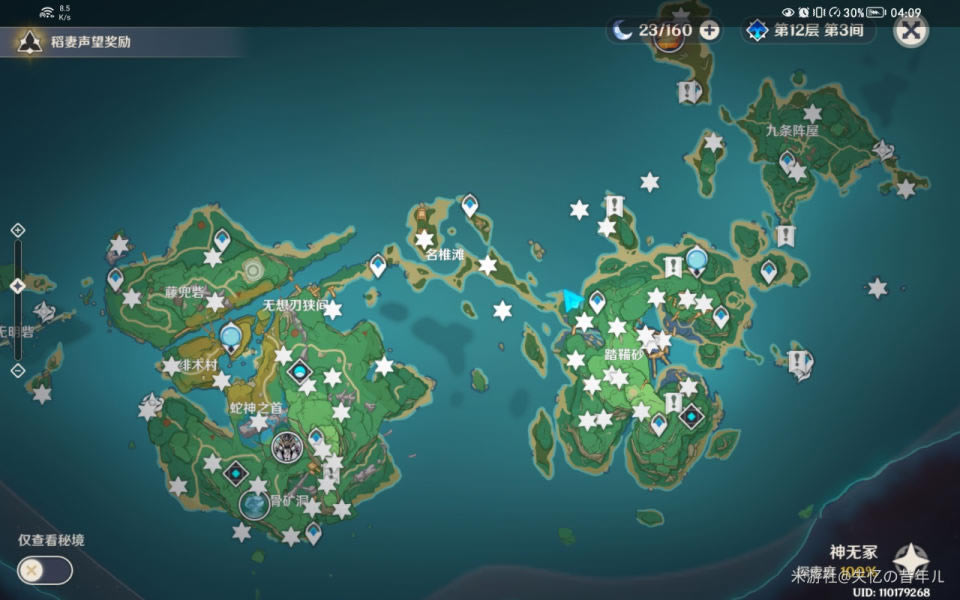Select the diamond domain marker southeast of 踏鞴砂
The width and height of the screenshot is (960, 600).
click(690, 416)
